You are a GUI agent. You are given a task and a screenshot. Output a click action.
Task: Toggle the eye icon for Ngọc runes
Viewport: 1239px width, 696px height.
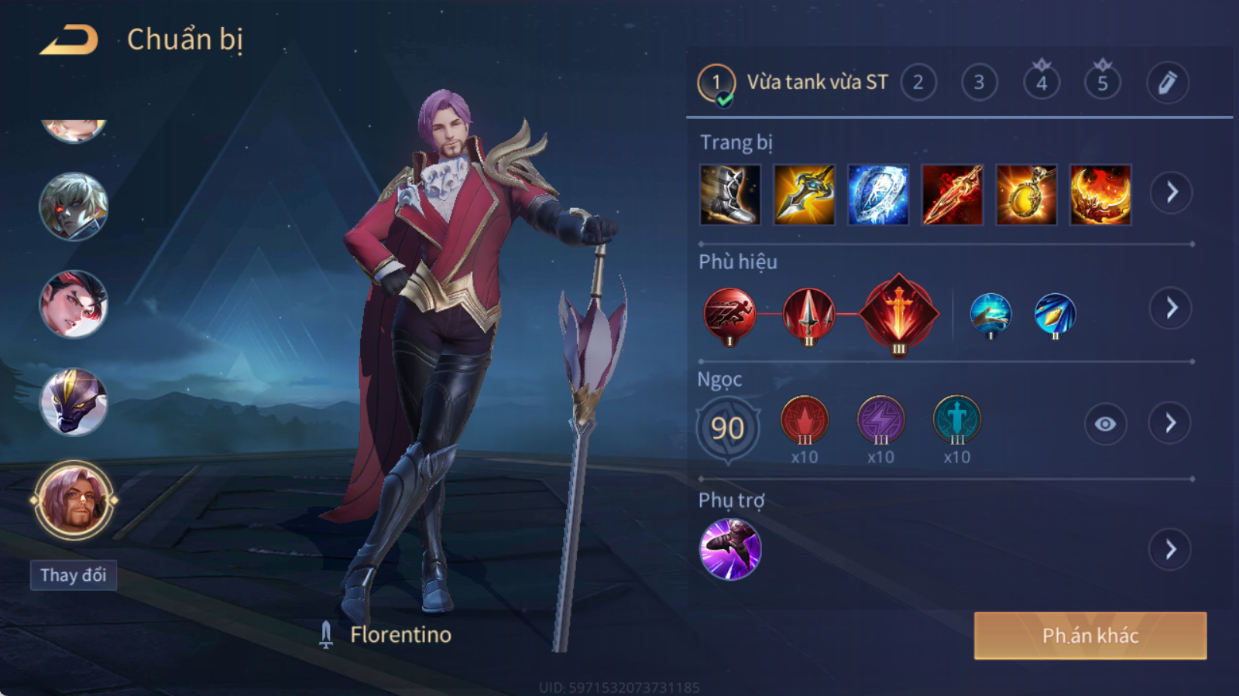coord(1105,424)
